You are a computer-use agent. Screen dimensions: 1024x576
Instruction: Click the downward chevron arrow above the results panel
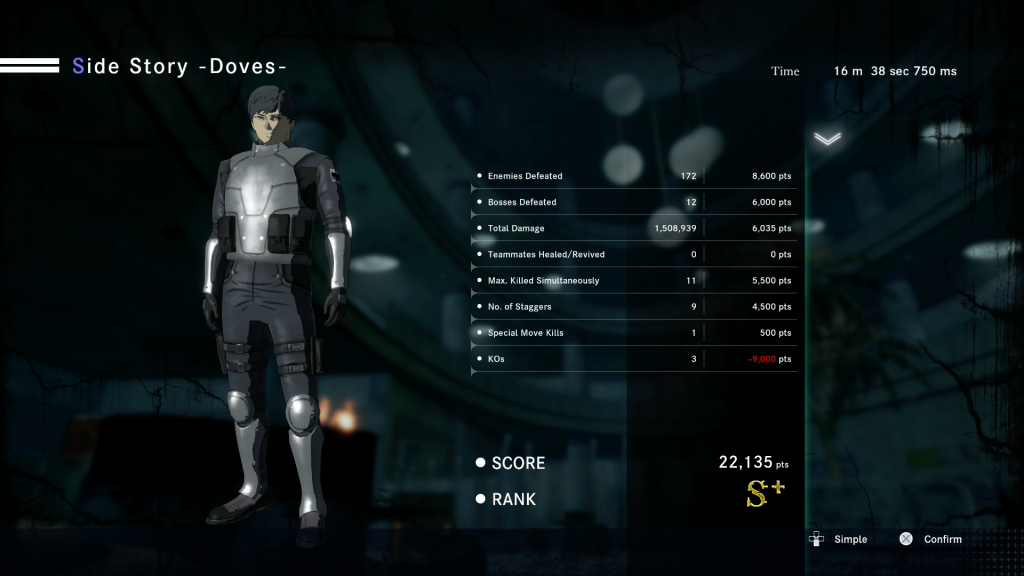point(827,139)
